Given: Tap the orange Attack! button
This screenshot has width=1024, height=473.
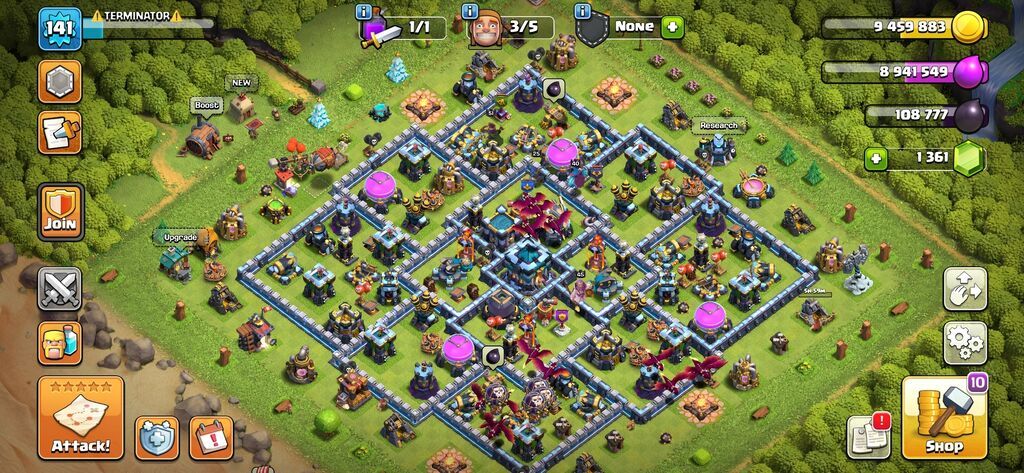Looking at the screenshot, I should click(x=81, y=417).
